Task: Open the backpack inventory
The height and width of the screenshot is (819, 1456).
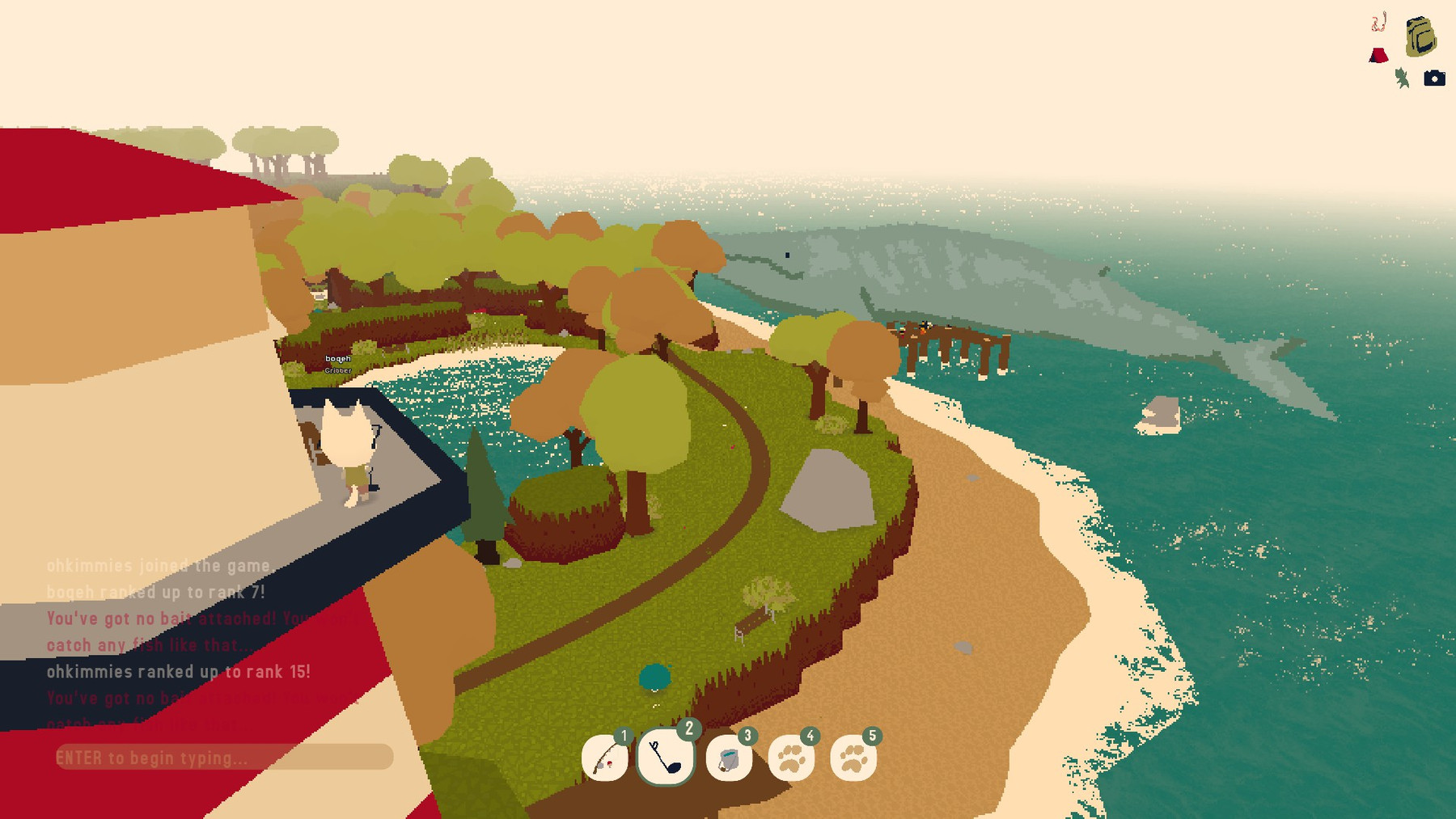Action: click(x=1420, y=36)
